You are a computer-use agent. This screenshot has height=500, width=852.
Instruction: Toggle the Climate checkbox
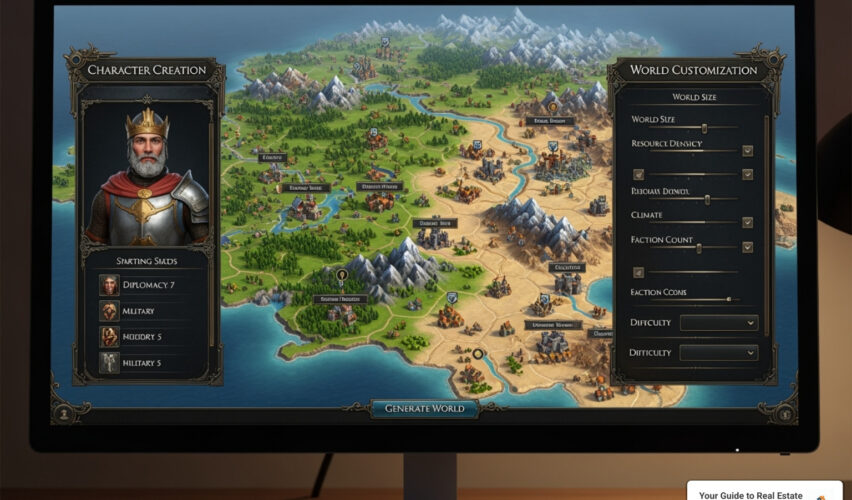[747, 222]
